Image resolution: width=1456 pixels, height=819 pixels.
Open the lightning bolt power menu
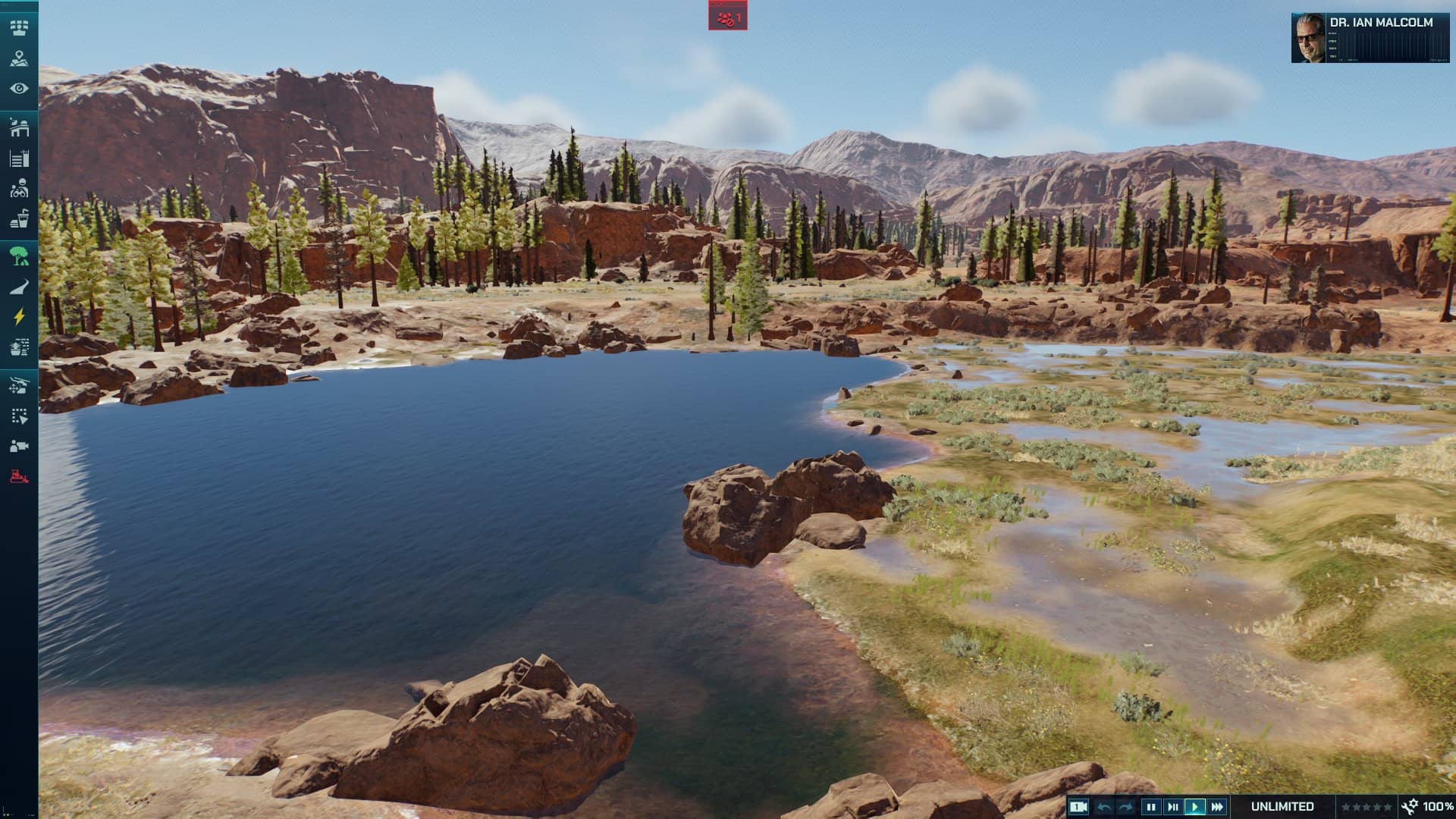pos(19,317)
